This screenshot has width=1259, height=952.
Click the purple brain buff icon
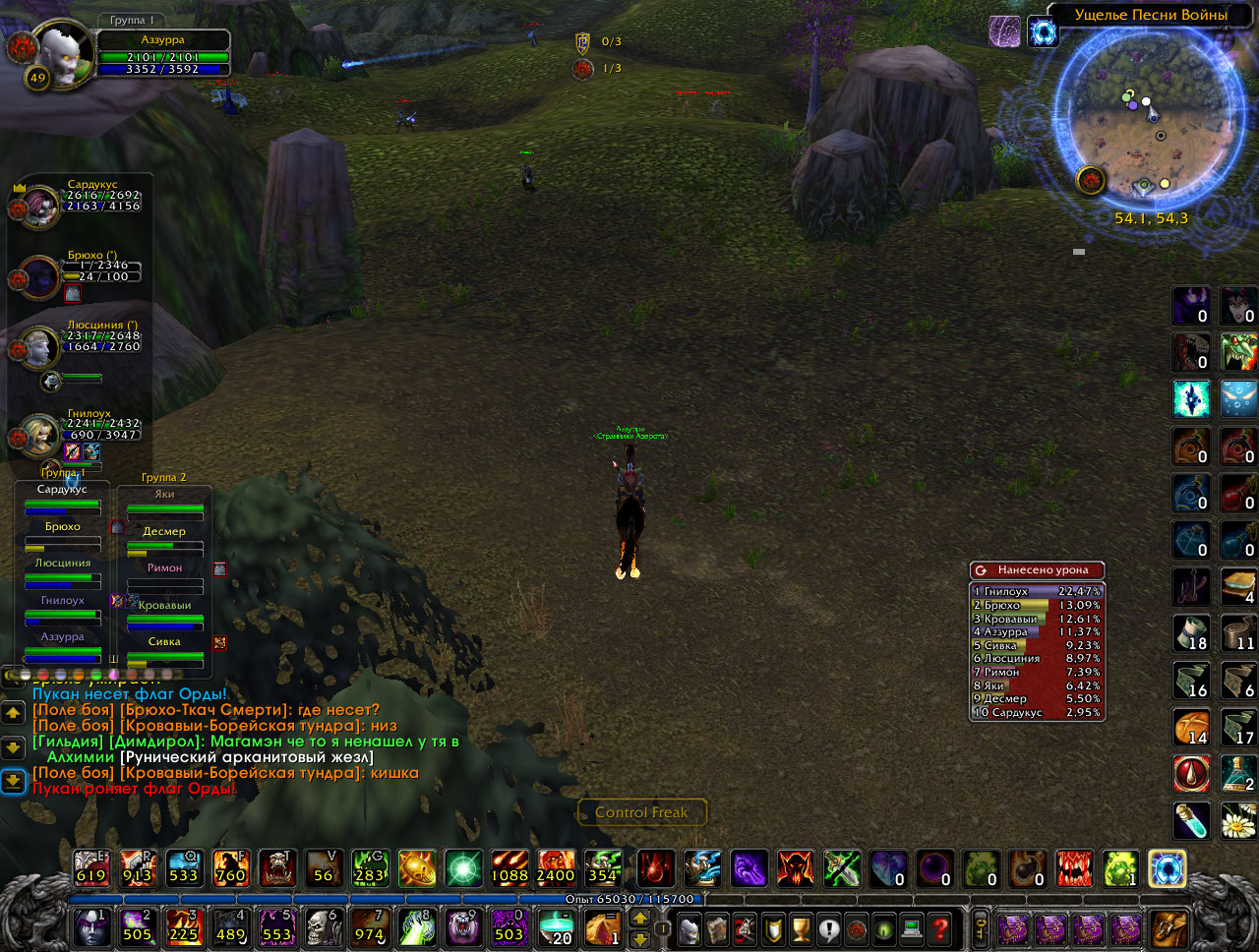(1004, 31)
